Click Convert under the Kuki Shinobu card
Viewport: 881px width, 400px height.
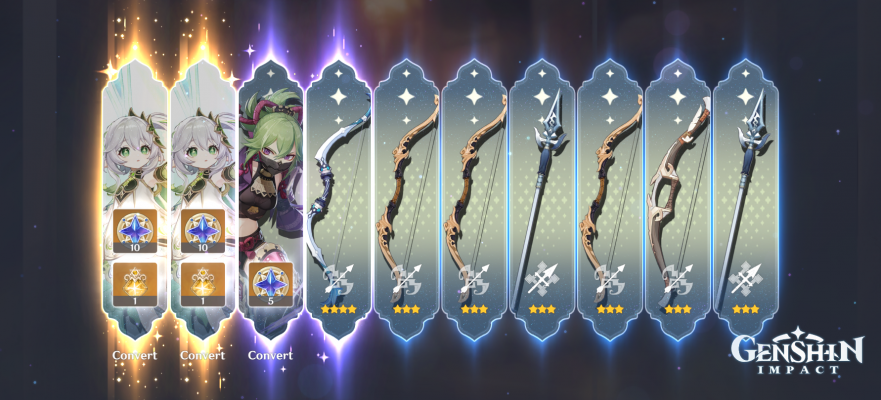270,355
